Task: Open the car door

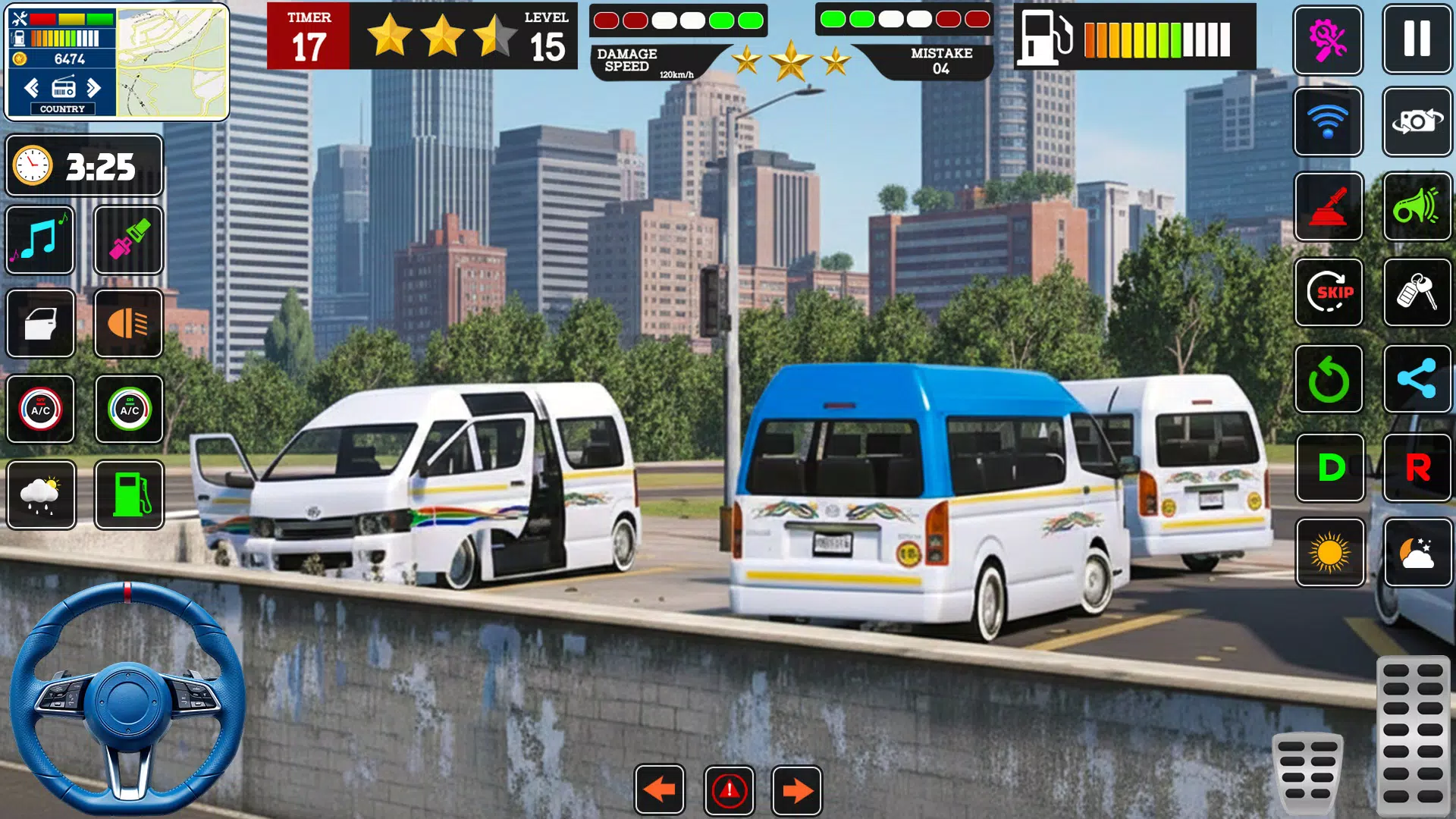Action: click(x=40, y=324)
